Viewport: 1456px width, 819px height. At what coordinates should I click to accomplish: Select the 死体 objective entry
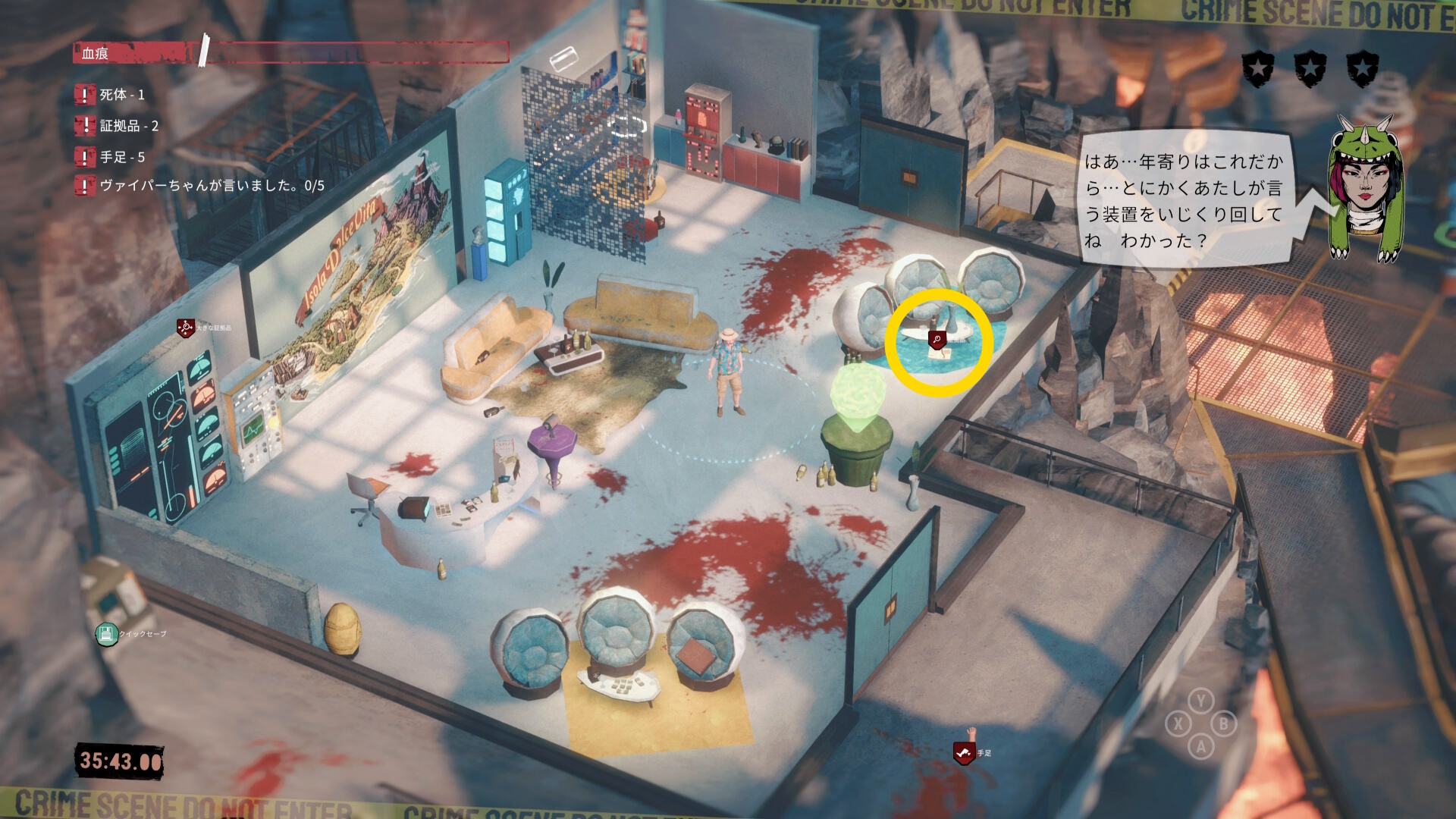pyautogui.click(x=121, y=95)
